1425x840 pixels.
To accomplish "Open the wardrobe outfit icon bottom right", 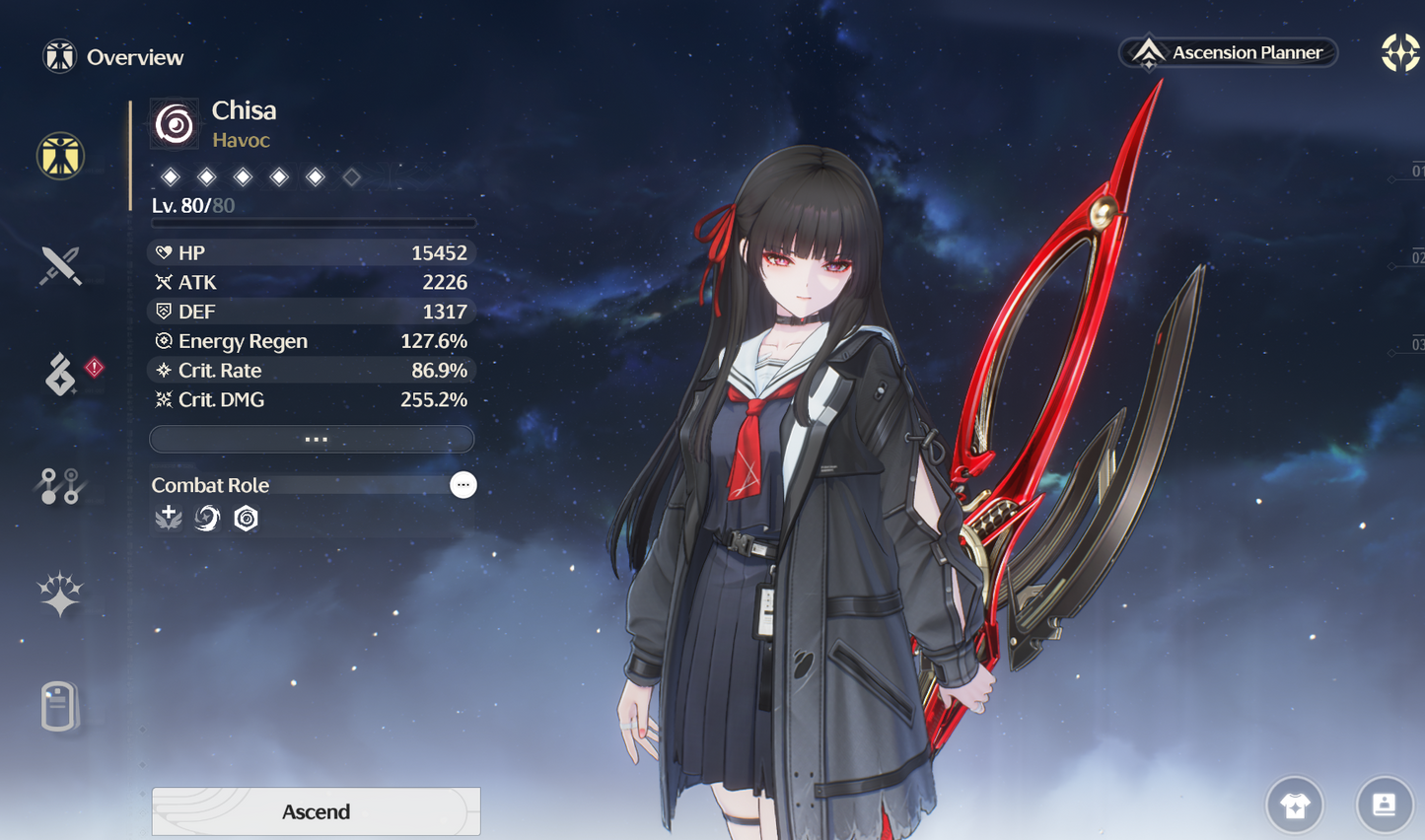I will [1295, 805].
